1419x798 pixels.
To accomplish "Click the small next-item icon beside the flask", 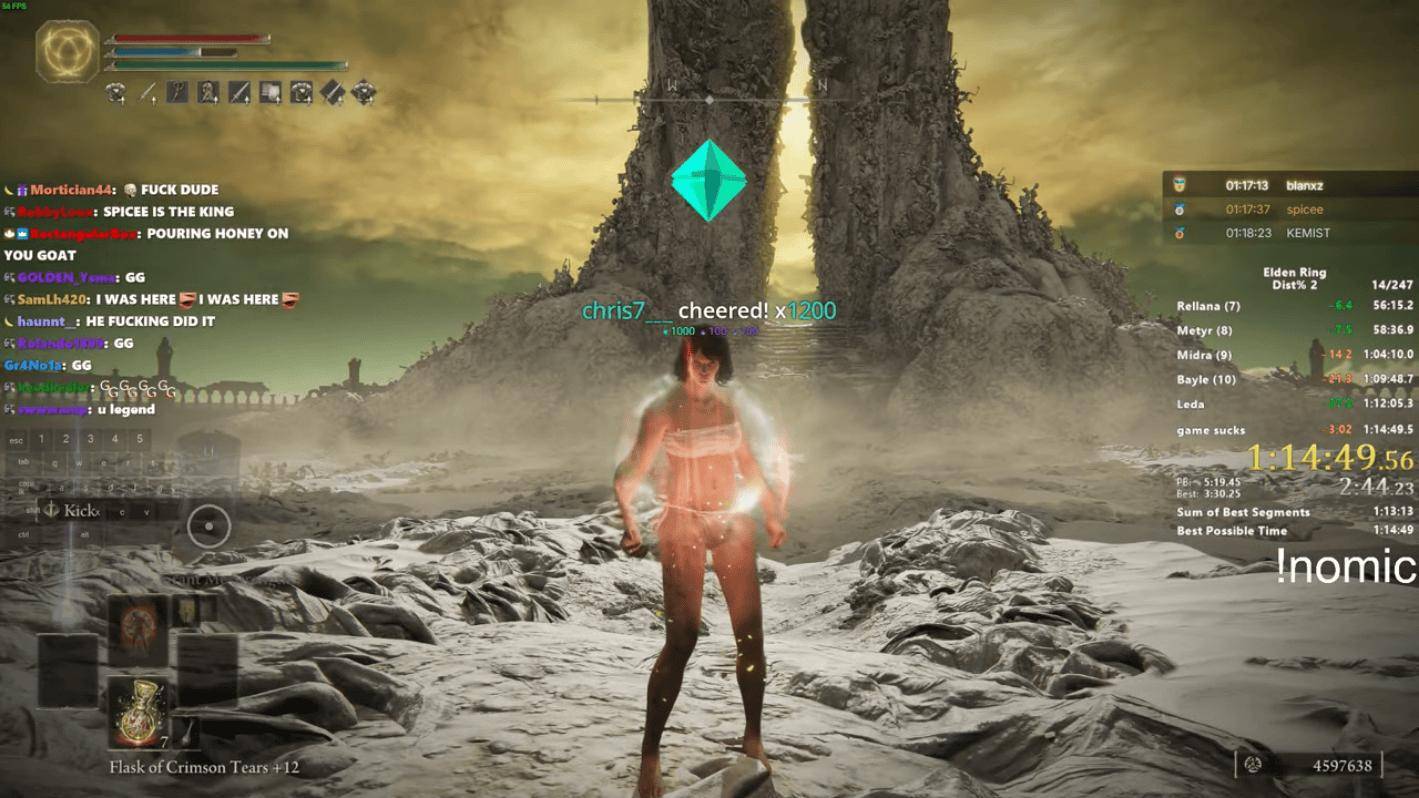I will (186, 732).
